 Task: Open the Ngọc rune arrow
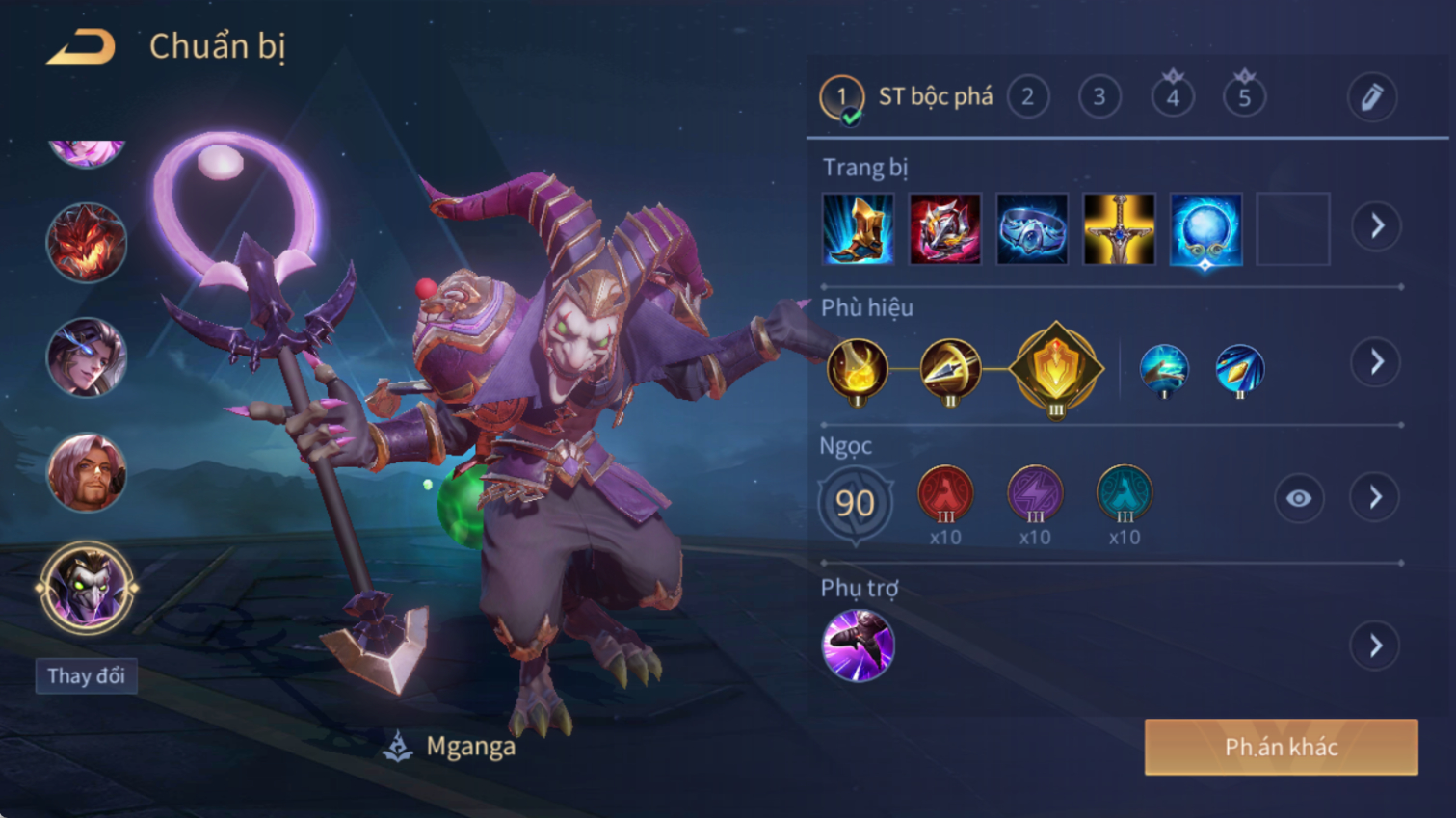1376,498
